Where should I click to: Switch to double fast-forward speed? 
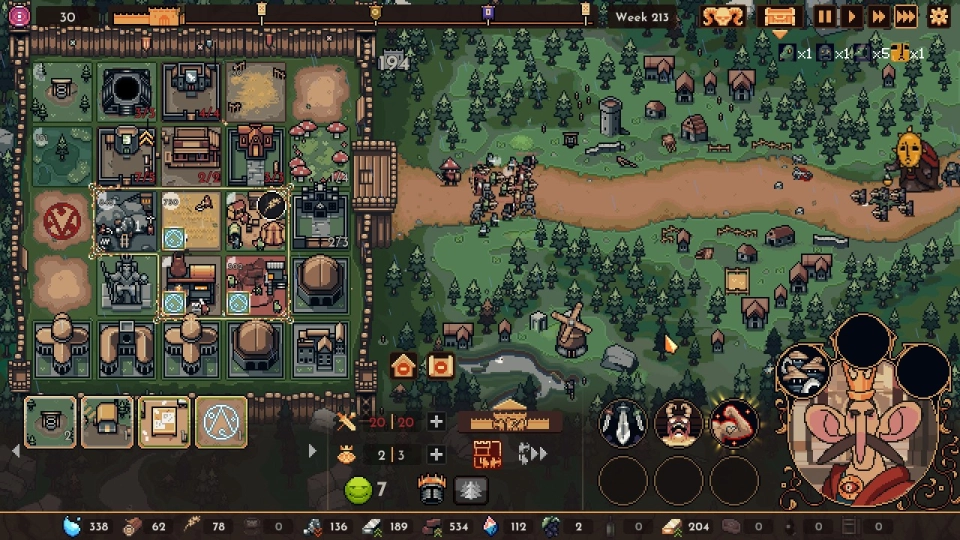tap(877, 16)
